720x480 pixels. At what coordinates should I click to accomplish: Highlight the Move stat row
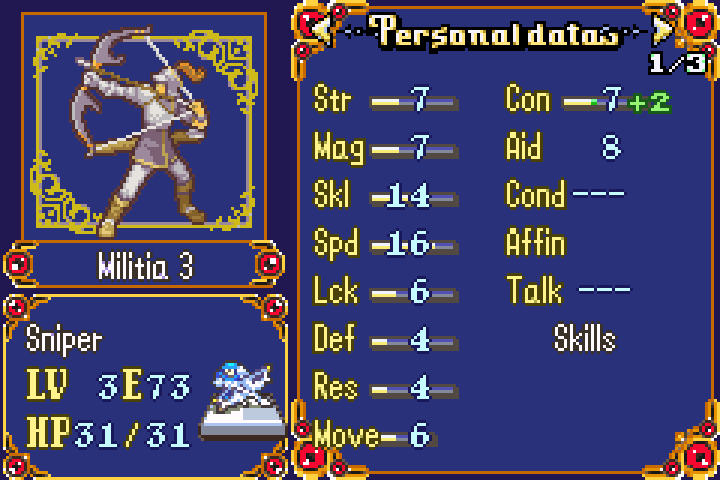[372, 435]
